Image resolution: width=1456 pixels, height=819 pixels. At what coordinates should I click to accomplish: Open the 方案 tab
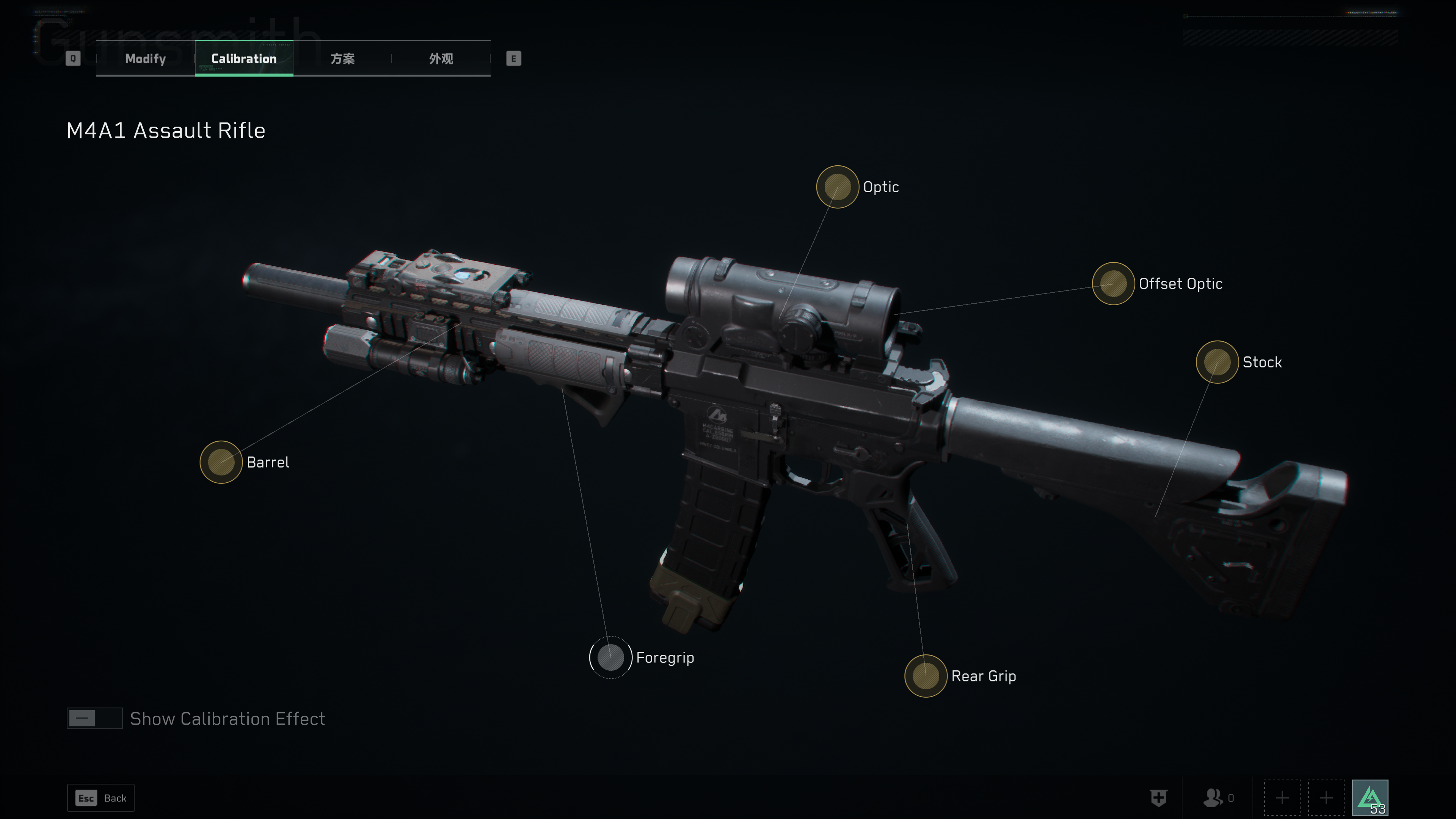[x=342, y=59]
